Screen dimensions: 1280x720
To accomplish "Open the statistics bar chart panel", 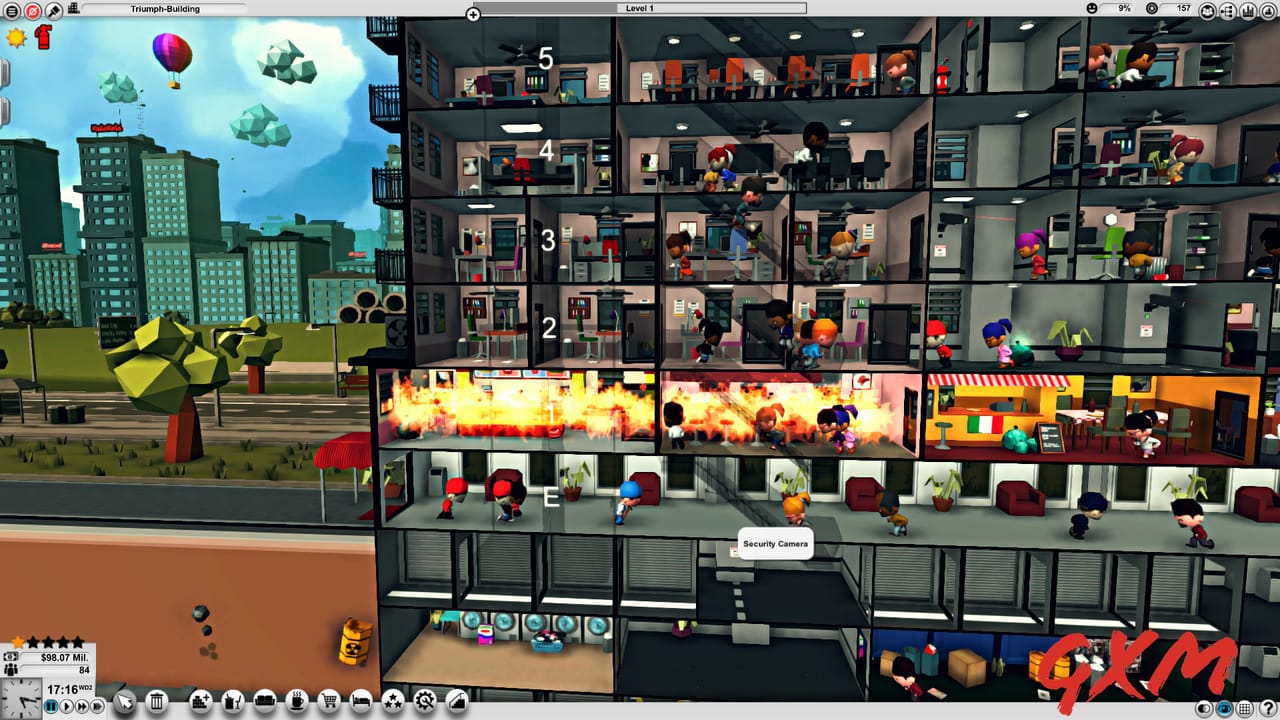I will (x=1249, y=11).
